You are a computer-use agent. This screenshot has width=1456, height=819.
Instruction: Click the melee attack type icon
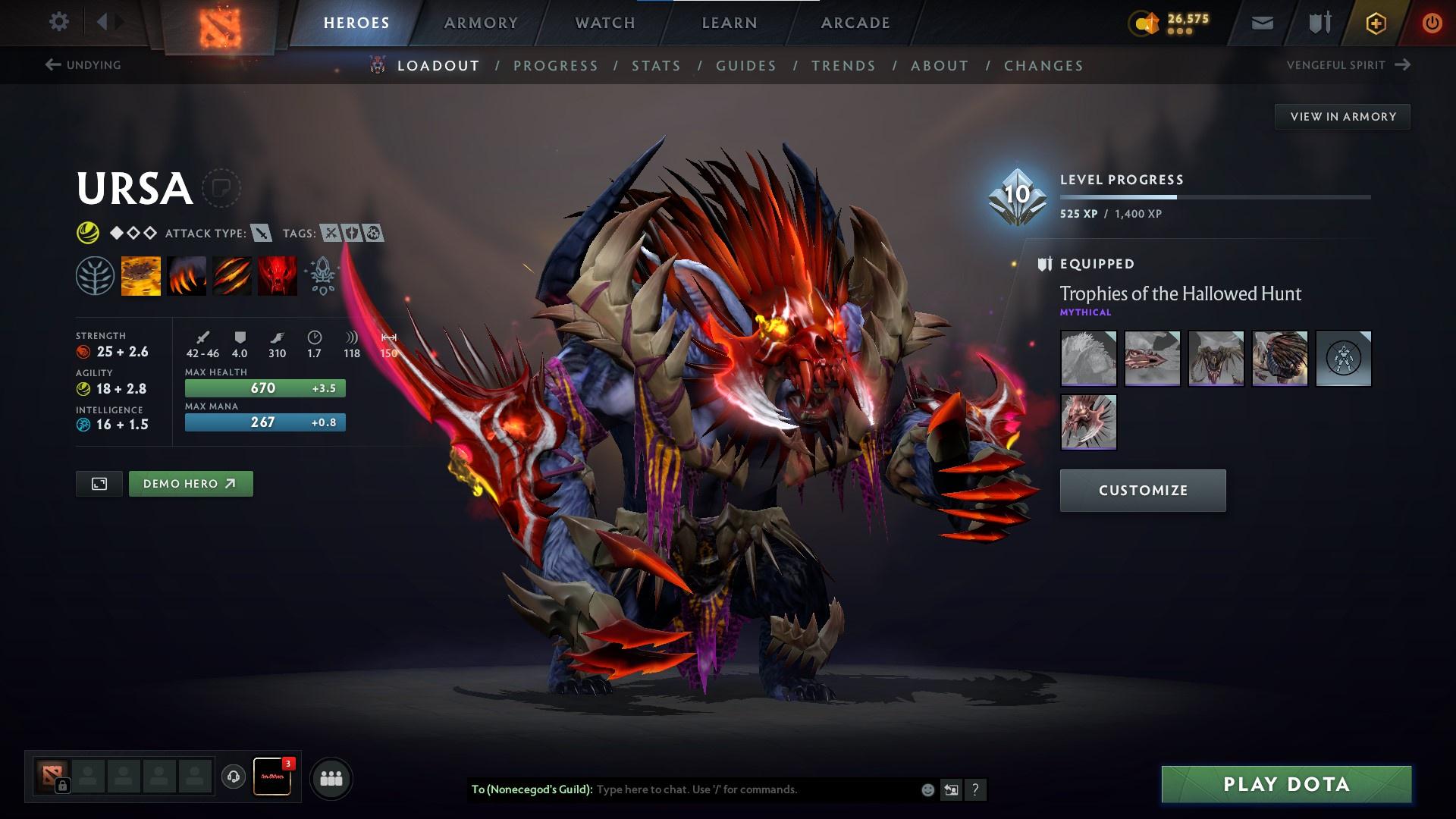(261, 234)
